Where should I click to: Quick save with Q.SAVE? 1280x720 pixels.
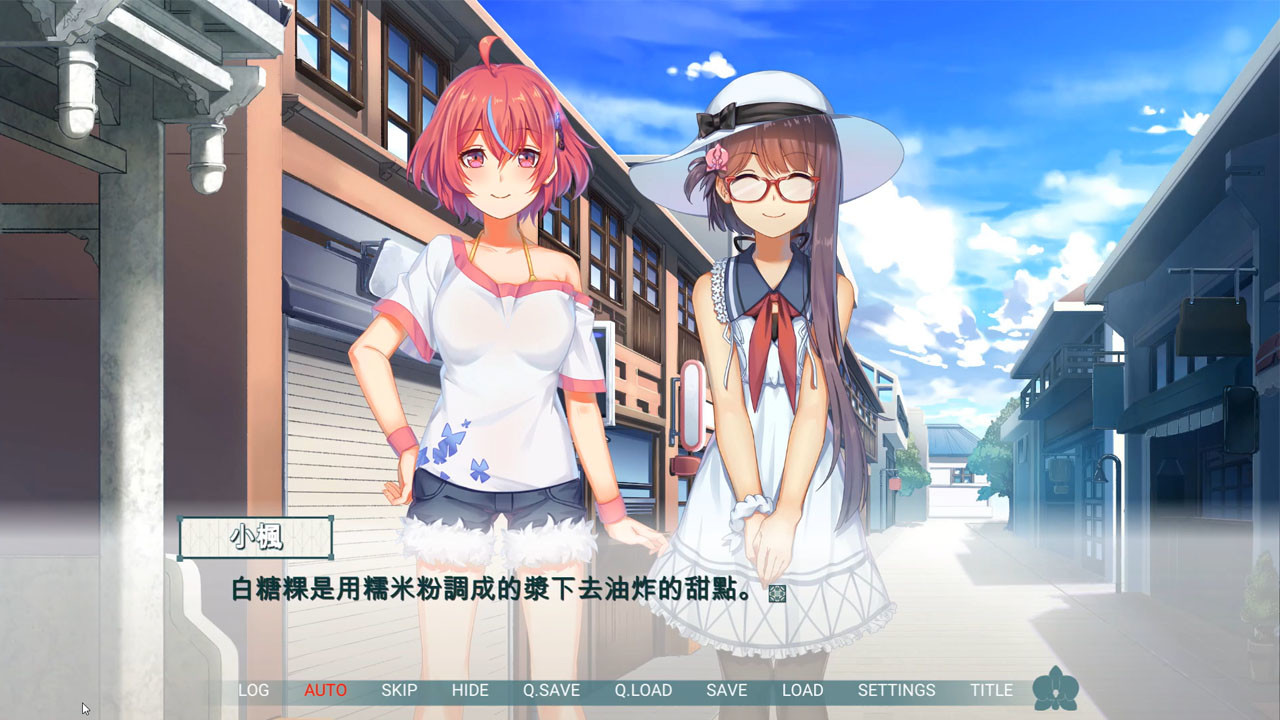[x=554, y=690]
